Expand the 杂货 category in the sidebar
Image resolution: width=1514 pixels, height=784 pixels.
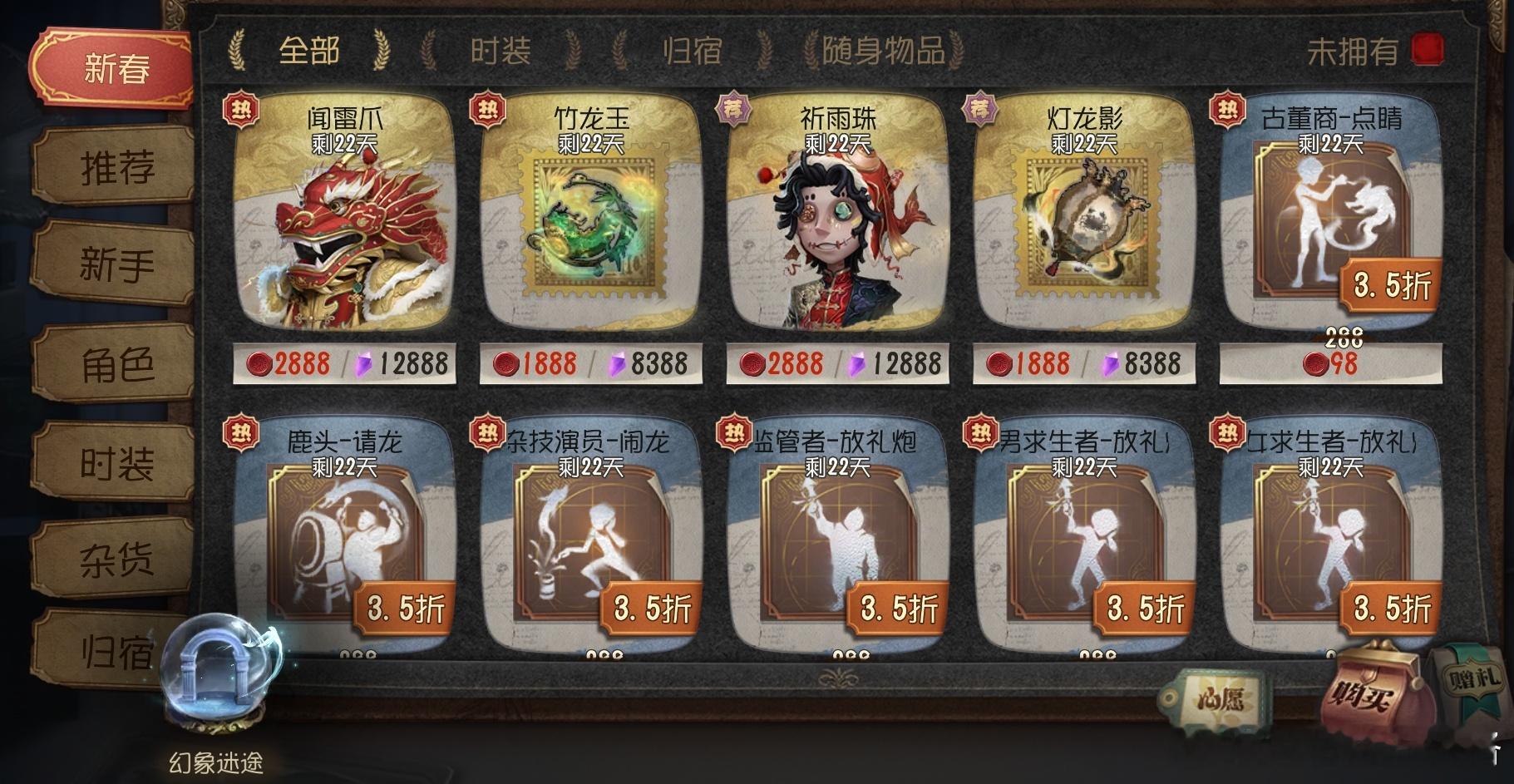click(117, 561)
